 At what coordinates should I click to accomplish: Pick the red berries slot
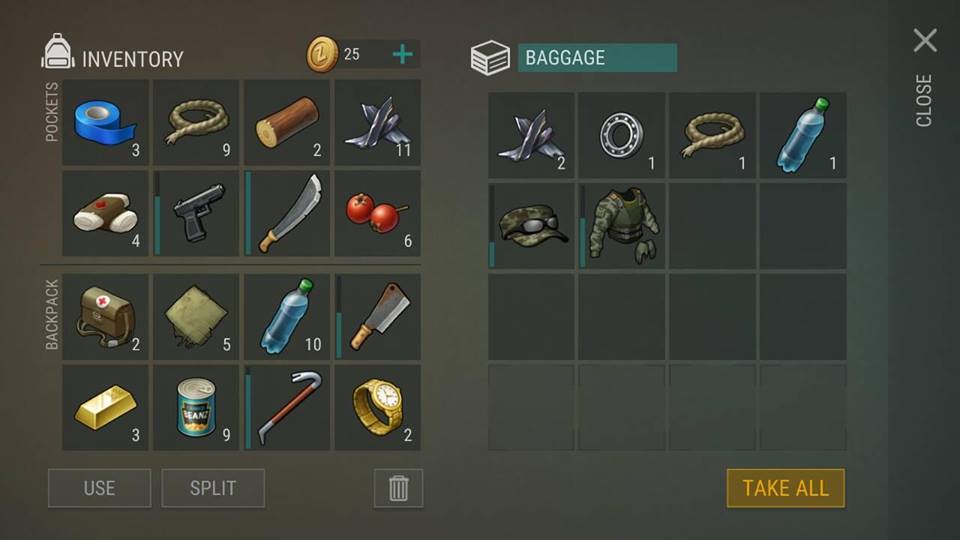click(x=377, y=213)
